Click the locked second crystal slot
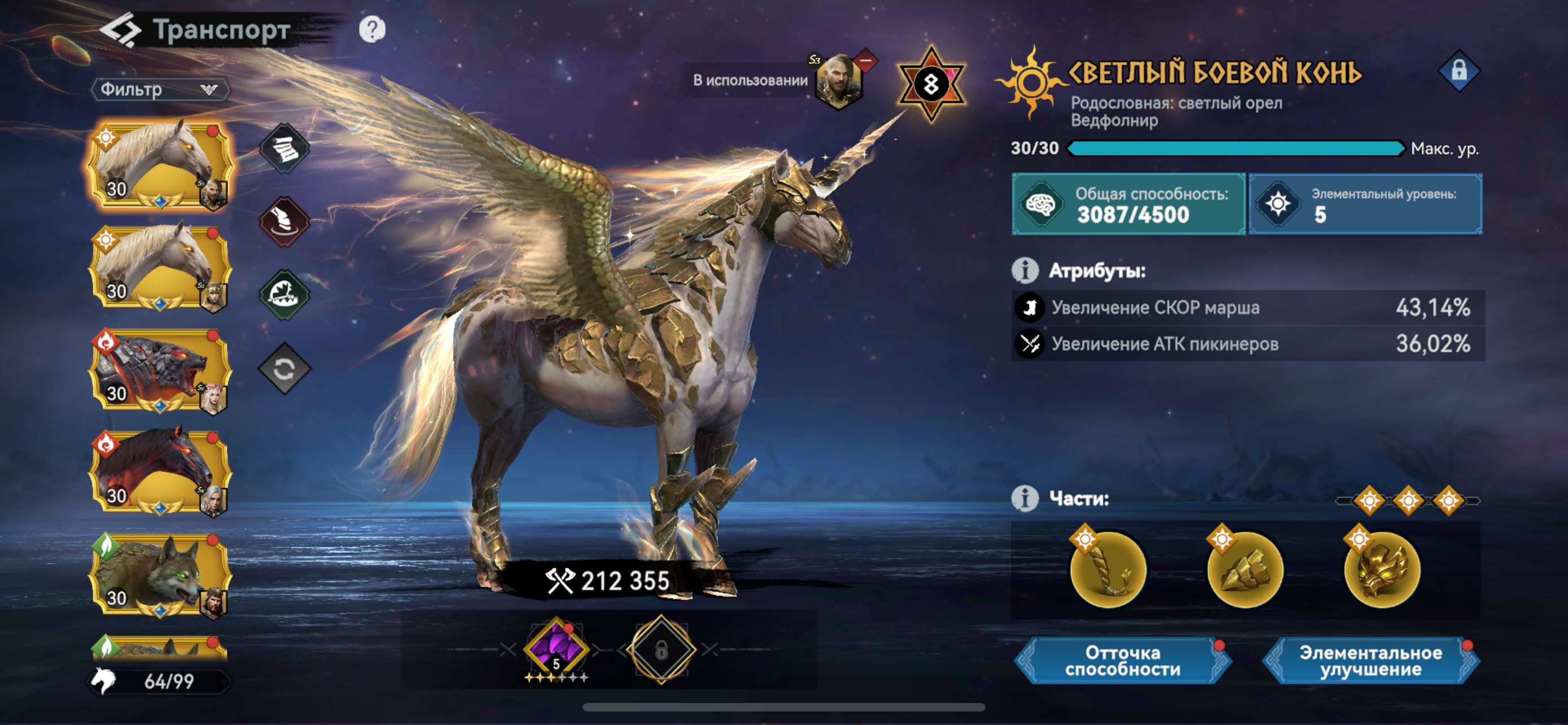 [x=662, y=650]
